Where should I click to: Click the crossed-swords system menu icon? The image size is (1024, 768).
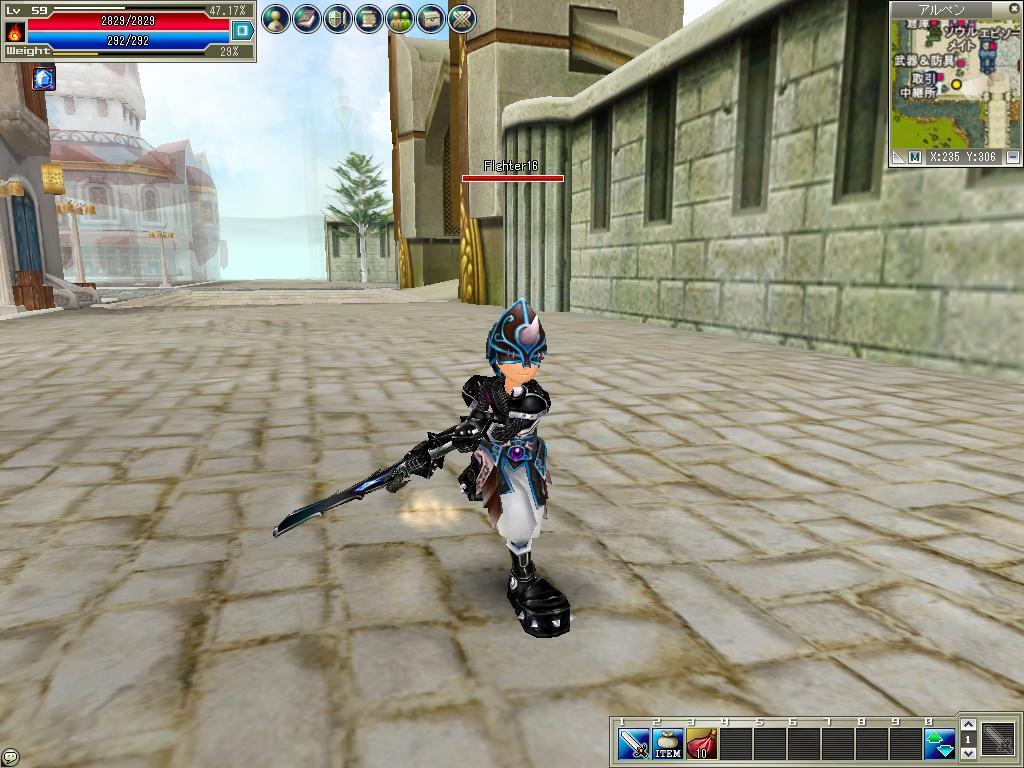[462, 18]
